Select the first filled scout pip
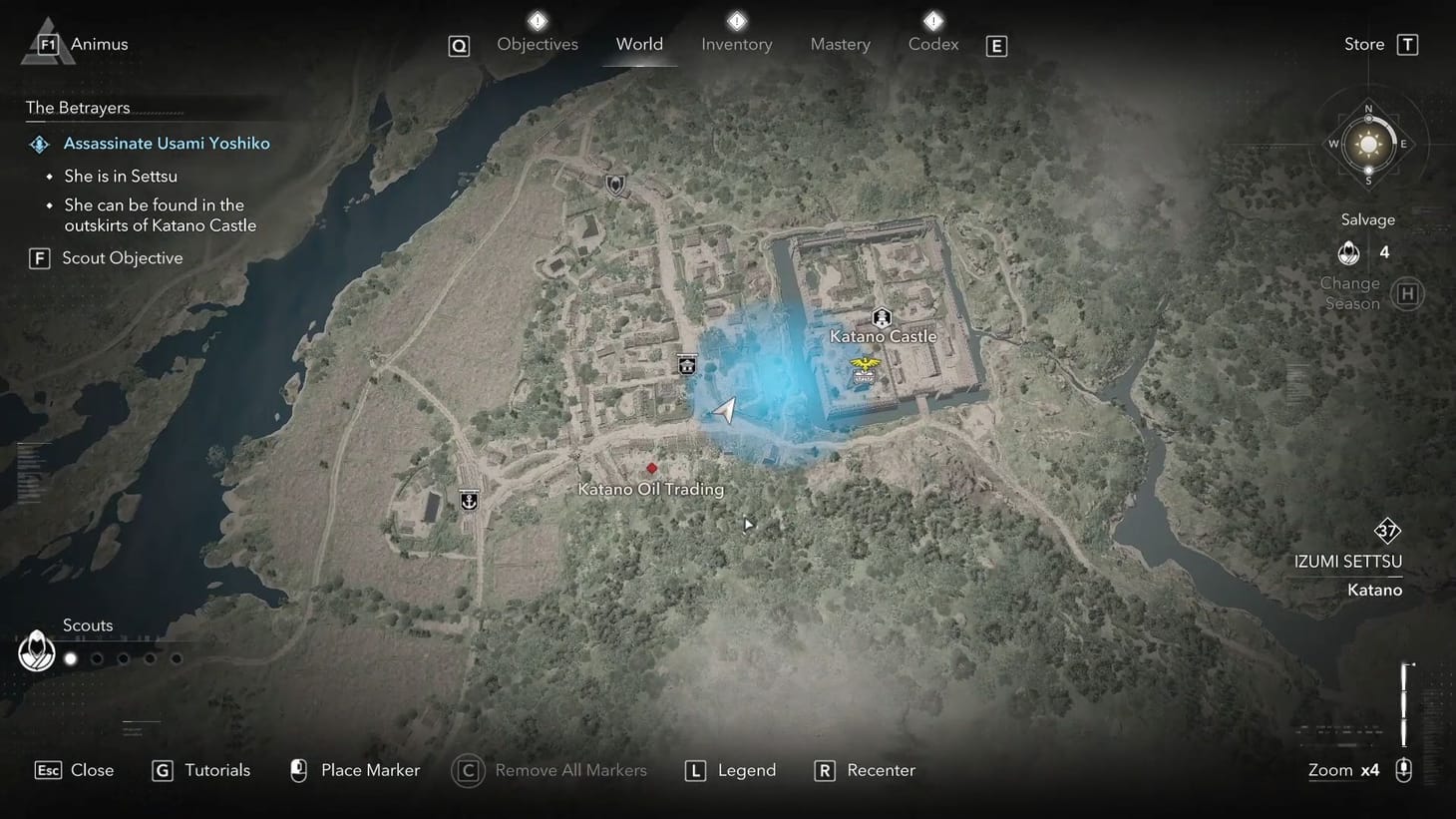The image size is (1456, 819). [x=70, y=658]
